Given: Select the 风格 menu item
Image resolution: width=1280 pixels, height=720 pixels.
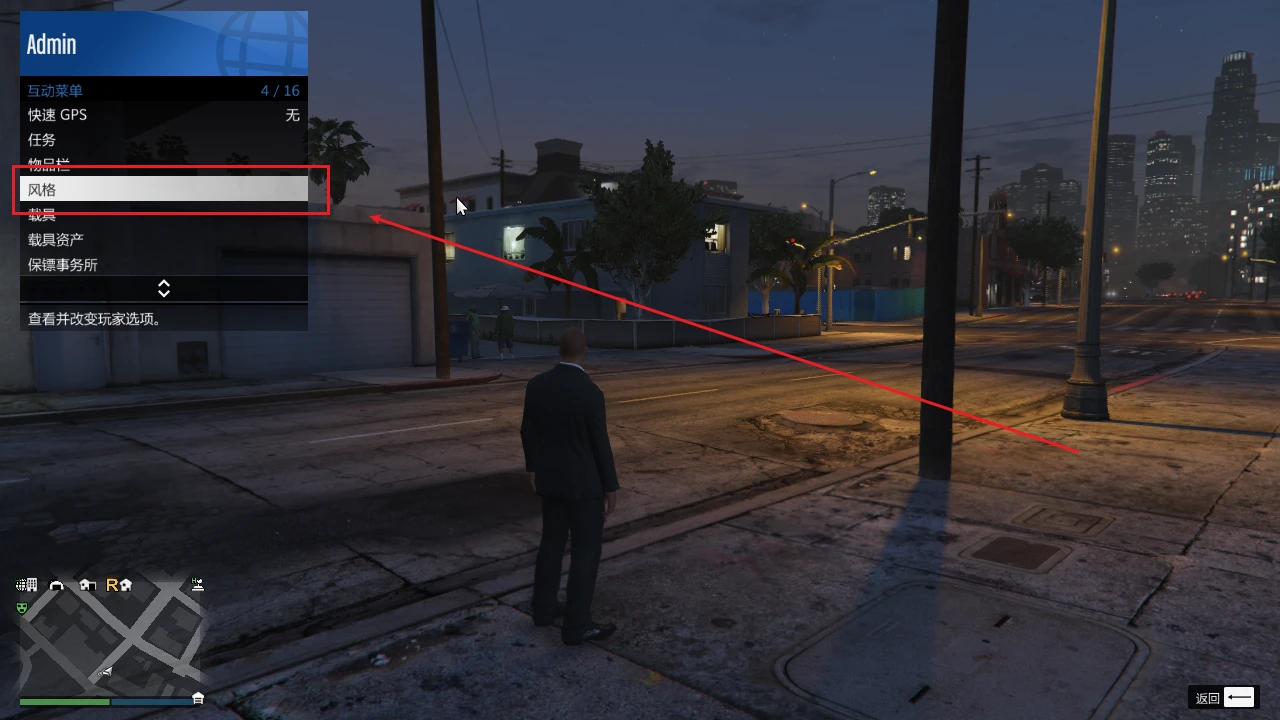Looking at the screenshot, I should [x=163, y=189].
